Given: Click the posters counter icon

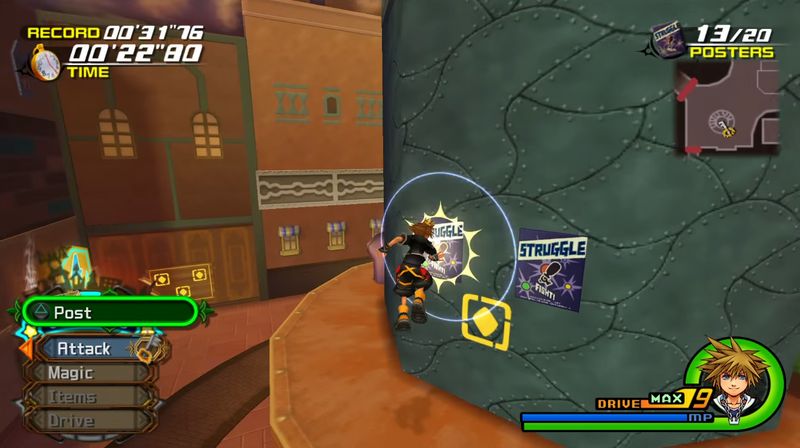Looking at the screenshot, I should pyautogui.click(x=667, y=41).
